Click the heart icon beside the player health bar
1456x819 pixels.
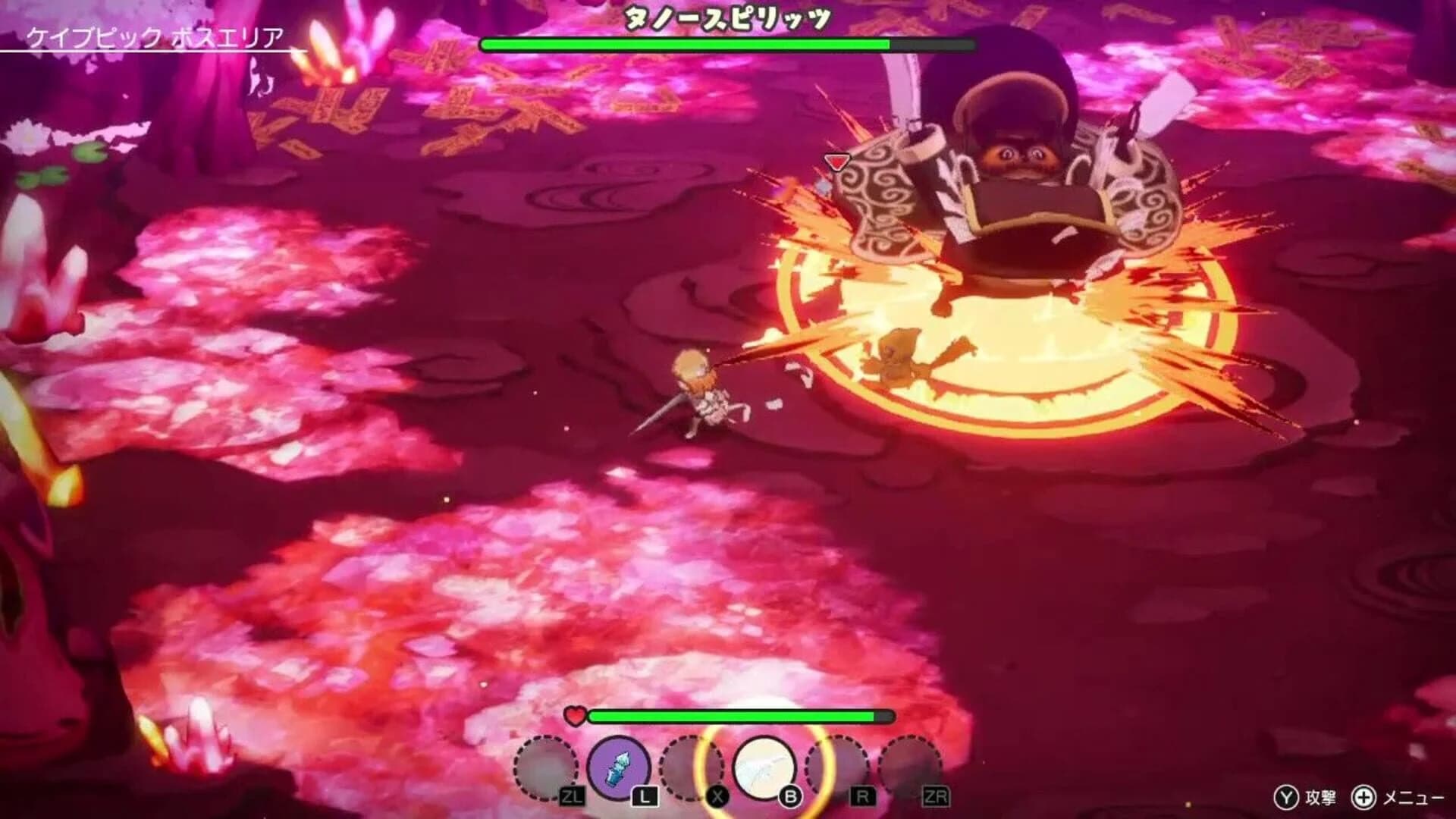[x=576, y=717]
